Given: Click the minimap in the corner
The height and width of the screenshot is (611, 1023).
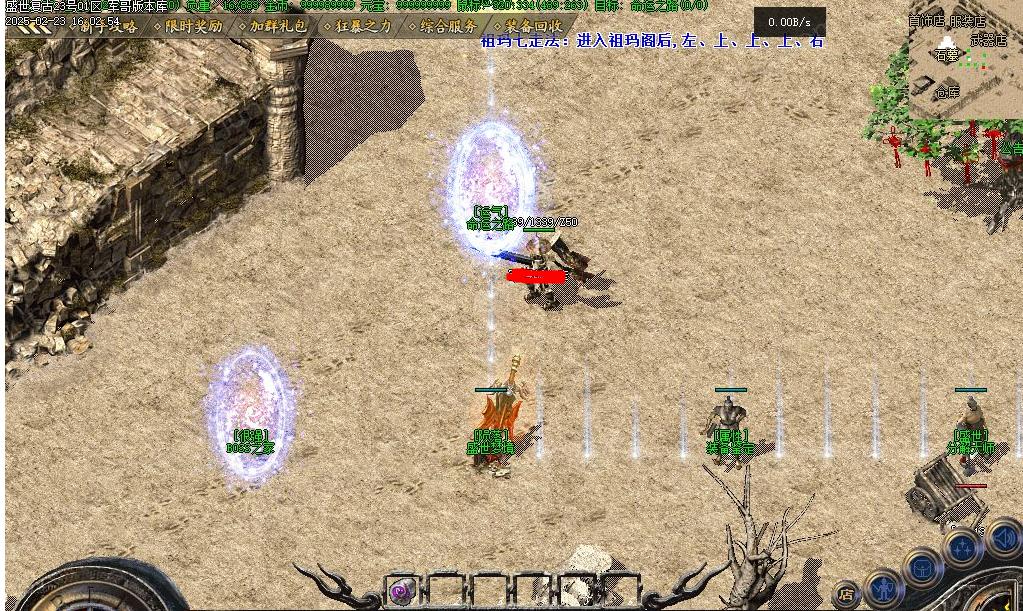Looking at the screenshot, I should [x=962, y=62].
